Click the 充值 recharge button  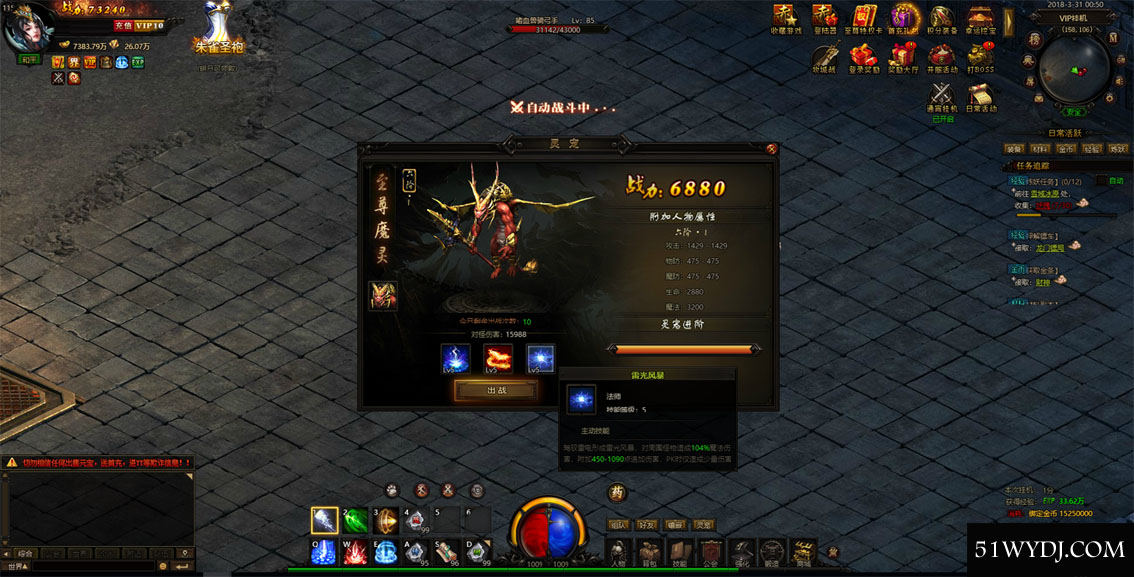click(122, 24)
